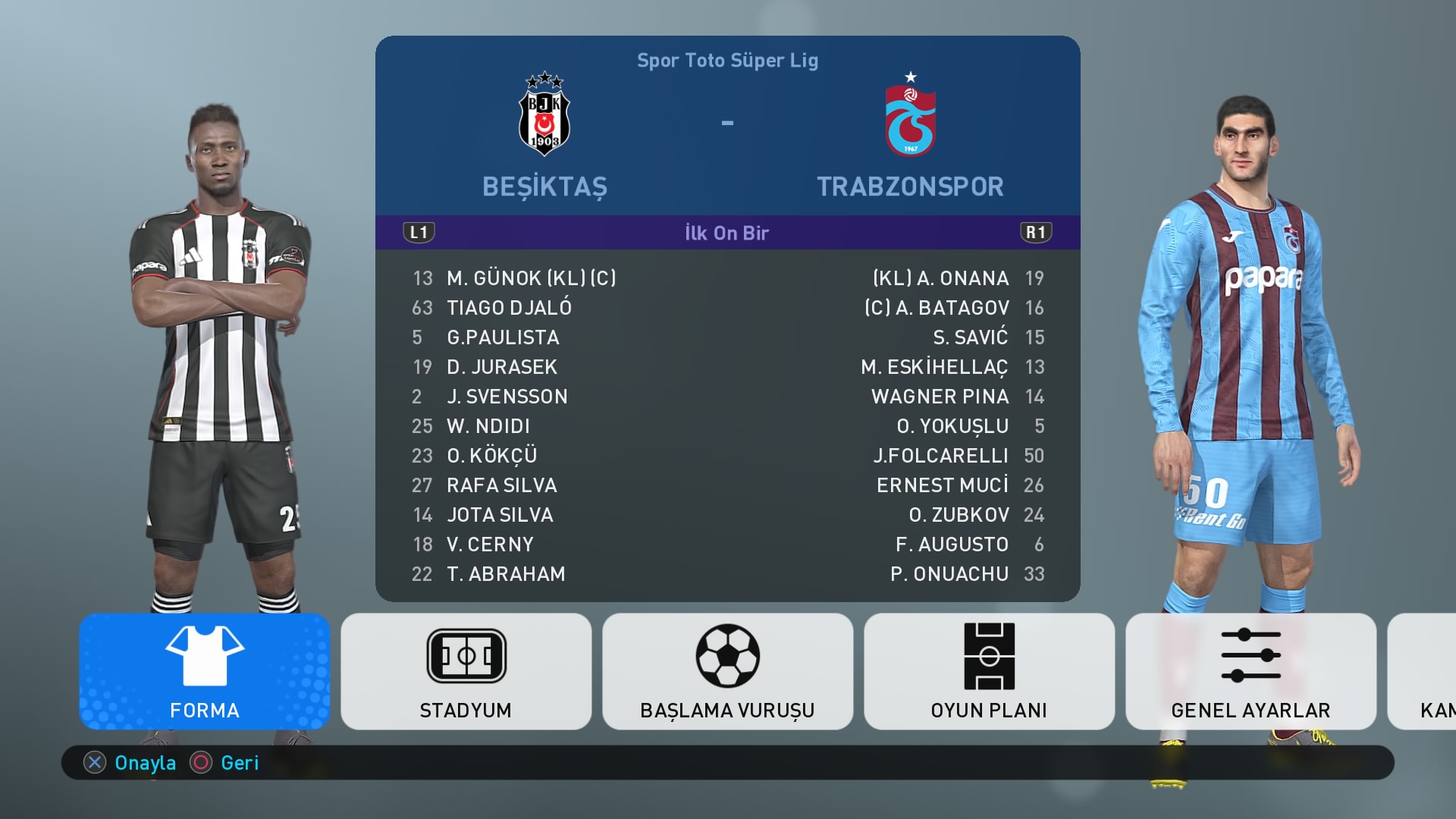1456x819 pixels.
Task: Choose the BAŞLAMA VURUŞU kick-off tile
Action: 727,671
